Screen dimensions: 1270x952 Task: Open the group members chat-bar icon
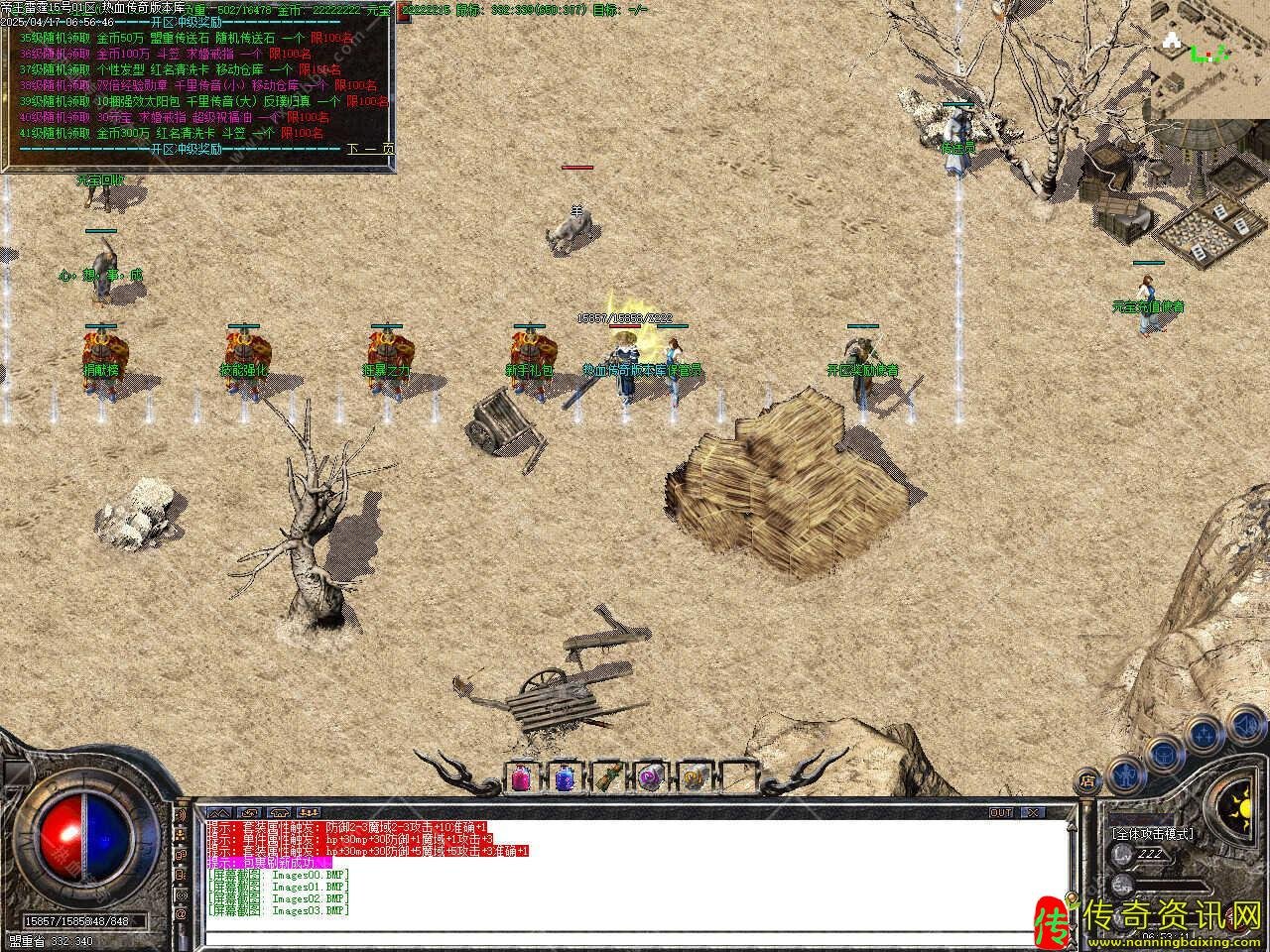pos(309,812)
